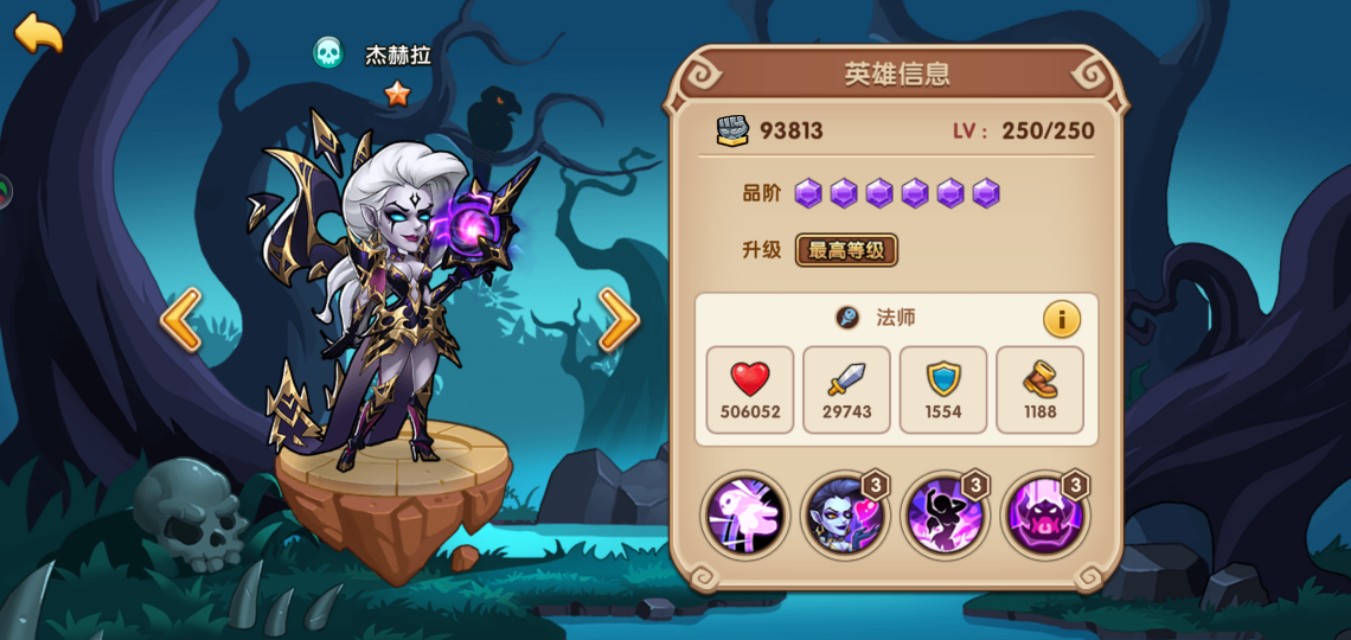Tap the boot speed stat box
The width and height of the screenshot is (1351, 640).
click(x=1040, y=390)
